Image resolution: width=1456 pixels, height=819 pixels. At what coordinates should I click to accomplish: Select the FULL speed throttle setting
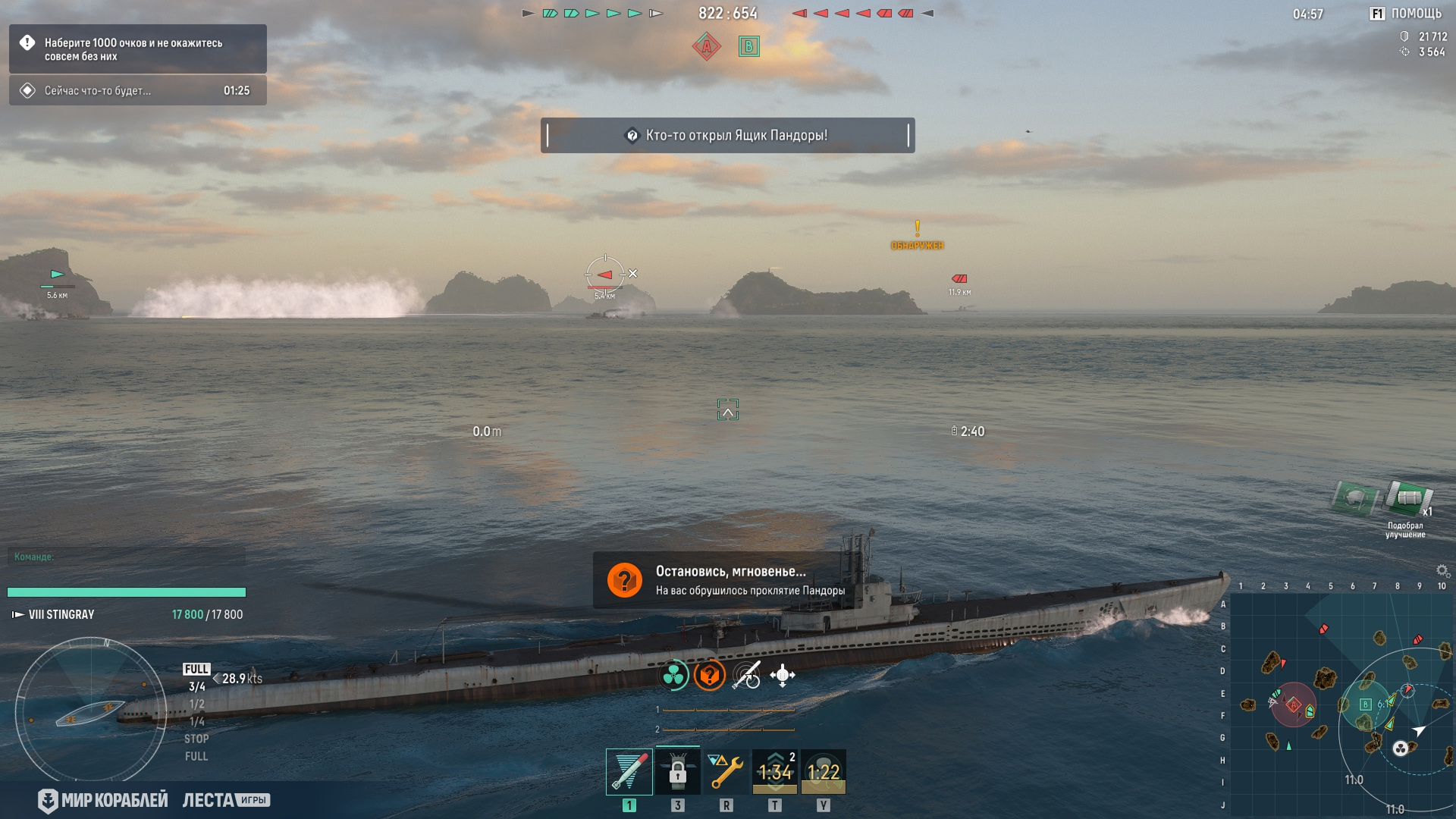point(196,669)
